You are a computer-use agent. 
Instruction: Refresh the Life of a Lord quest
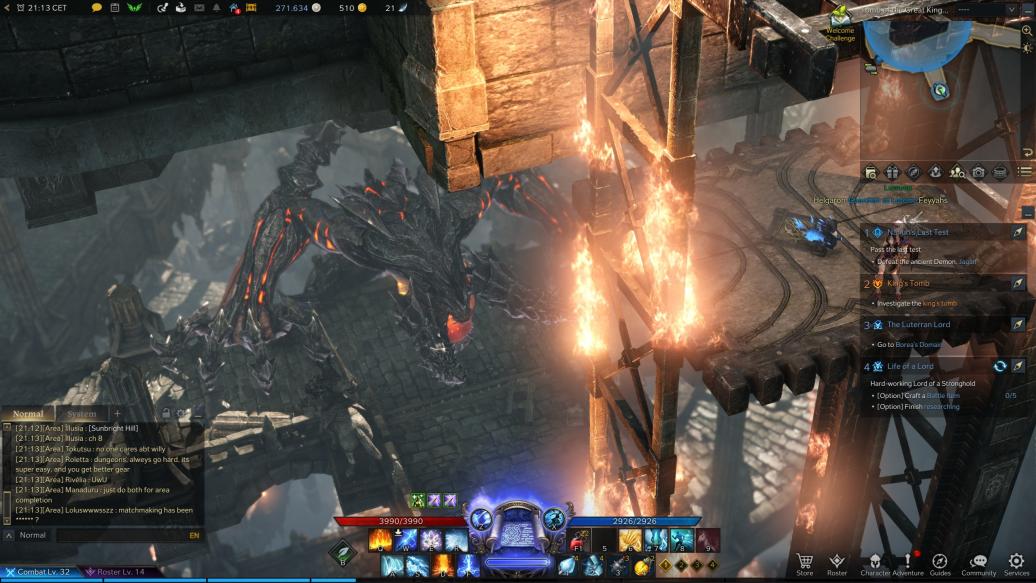pyautogui.click(x=999, y=366)
